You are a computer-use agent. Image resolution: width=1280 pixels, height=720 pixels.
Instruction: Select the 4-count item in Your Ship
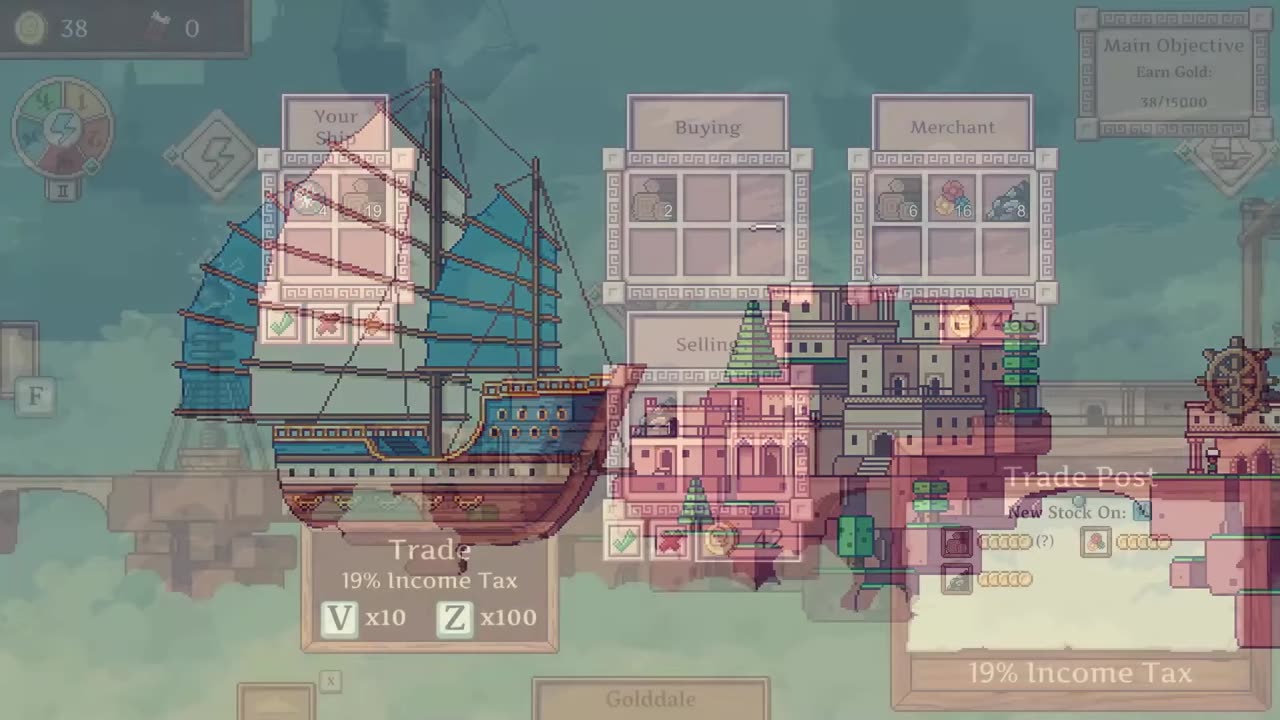[309, 198]
